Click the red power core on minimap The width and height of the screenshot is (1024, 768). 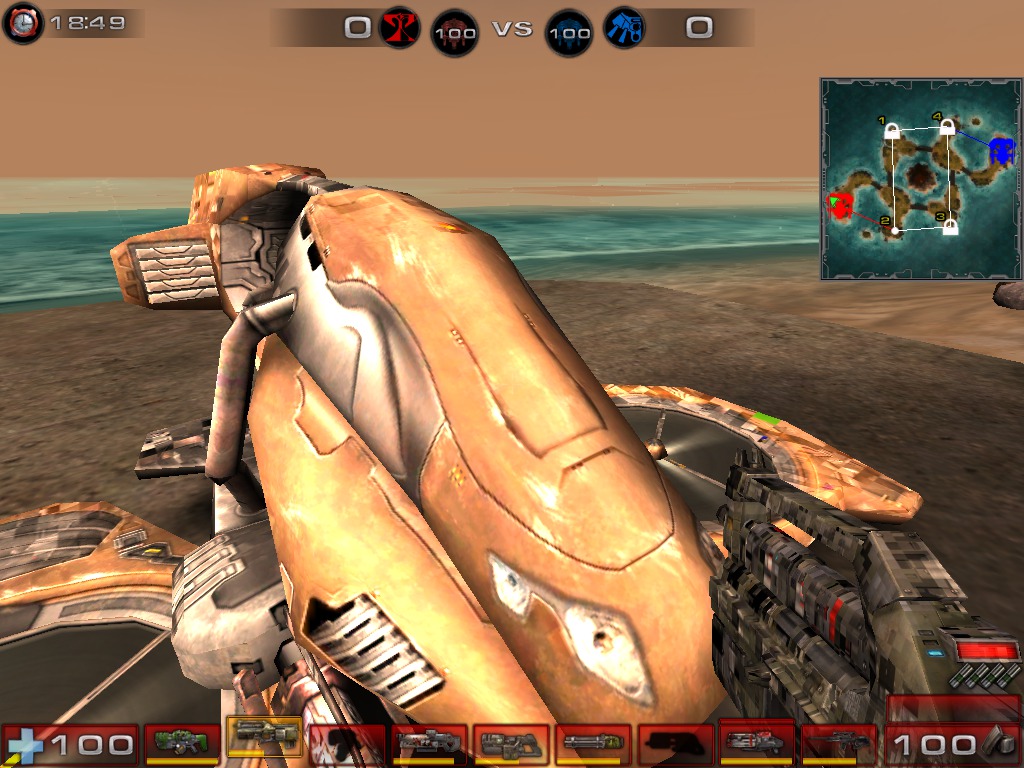coord(840,207)
